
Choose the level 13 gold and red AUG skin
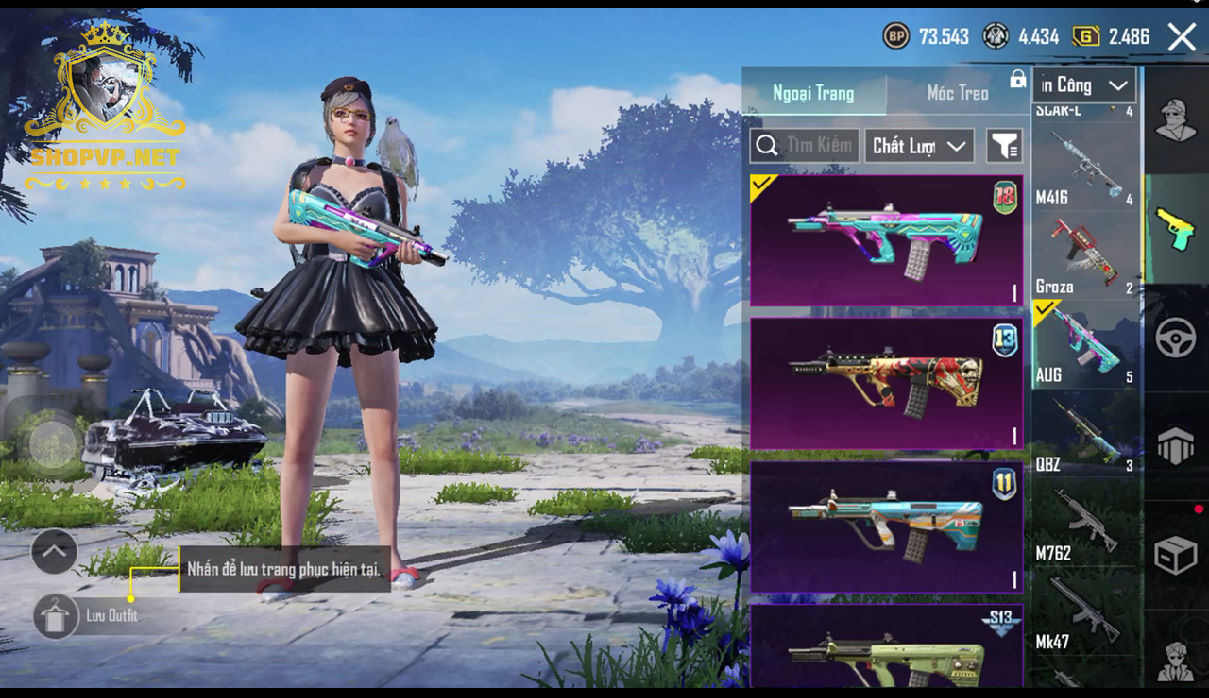pyautogui.click(x=886, y=383)
